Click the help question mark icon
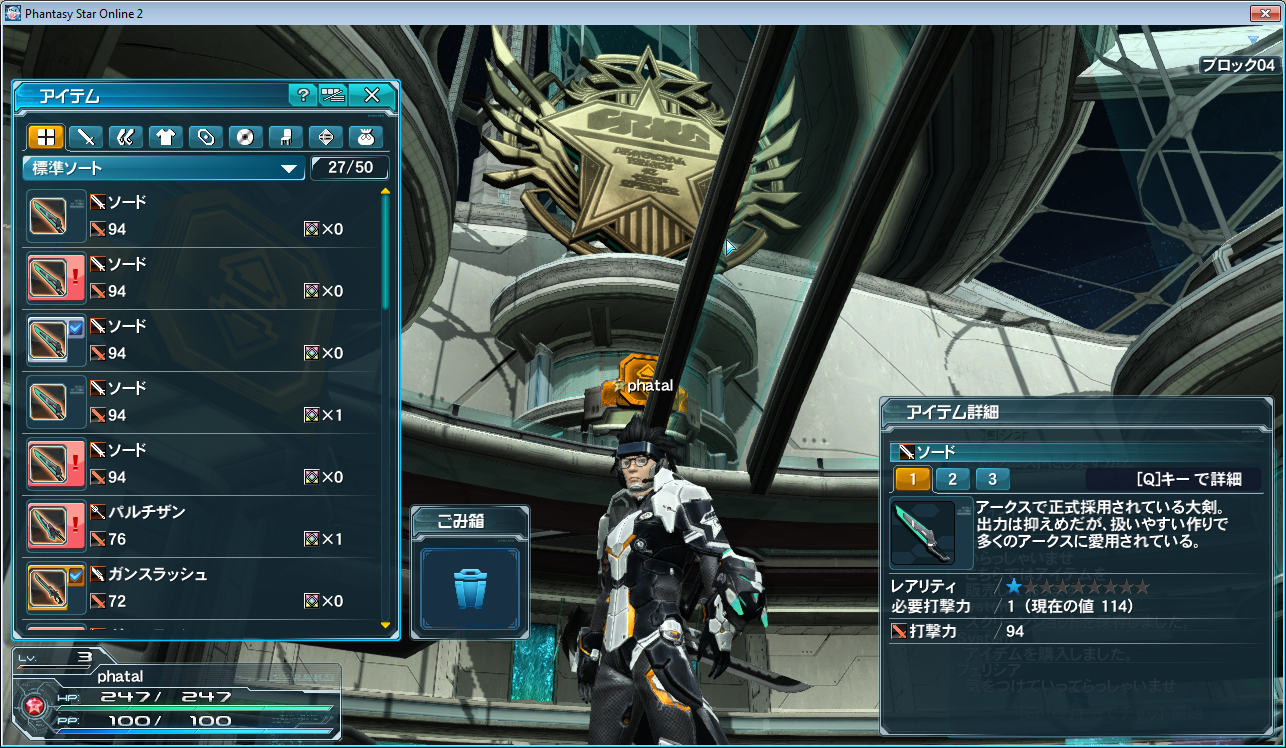The width and height of the screenshot is (1286, 748). point(302,95)
